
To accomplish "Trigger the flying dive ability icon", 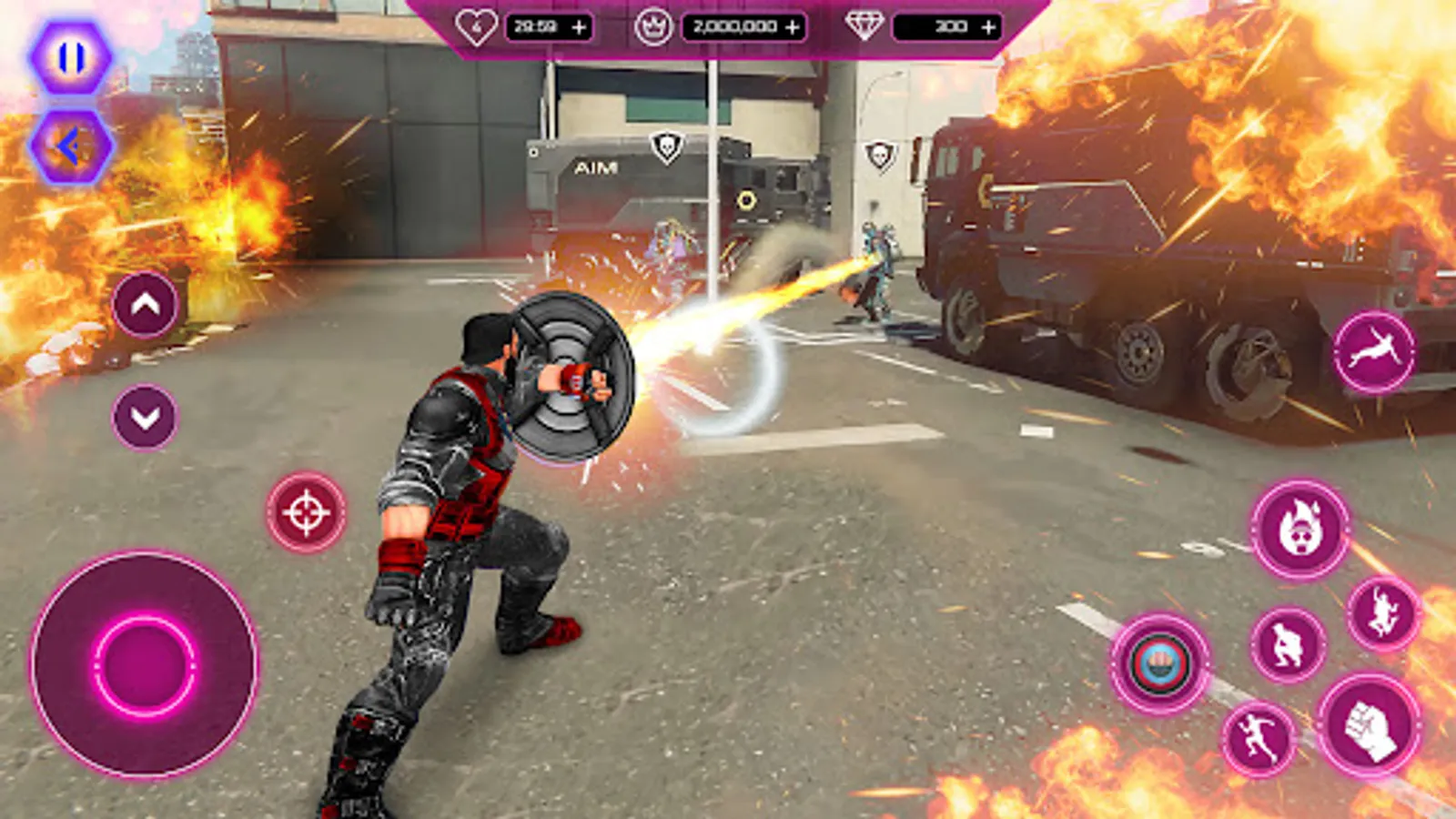I will click(x=1374, y=352).
